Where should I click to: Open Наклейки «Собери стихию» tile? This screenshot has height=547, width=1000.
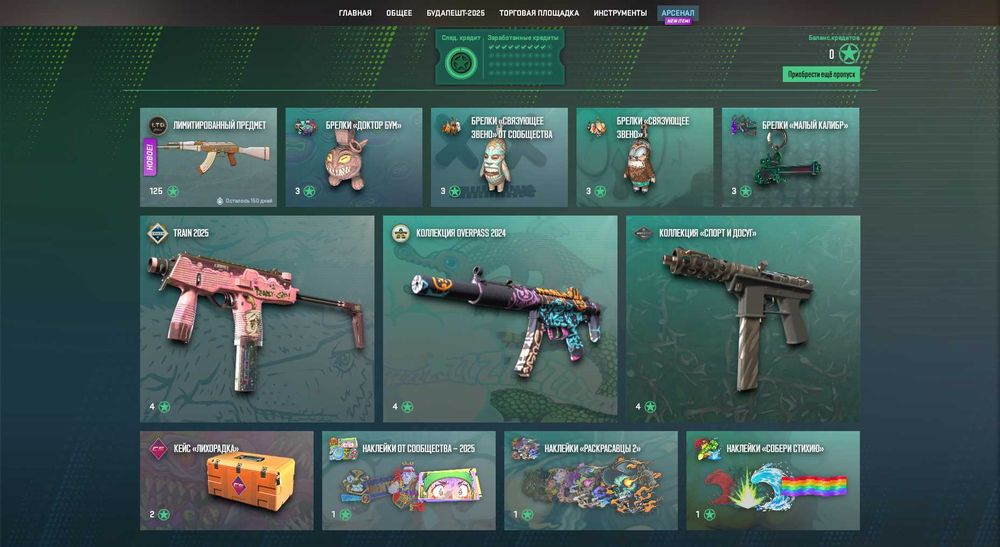click(773, 480)
